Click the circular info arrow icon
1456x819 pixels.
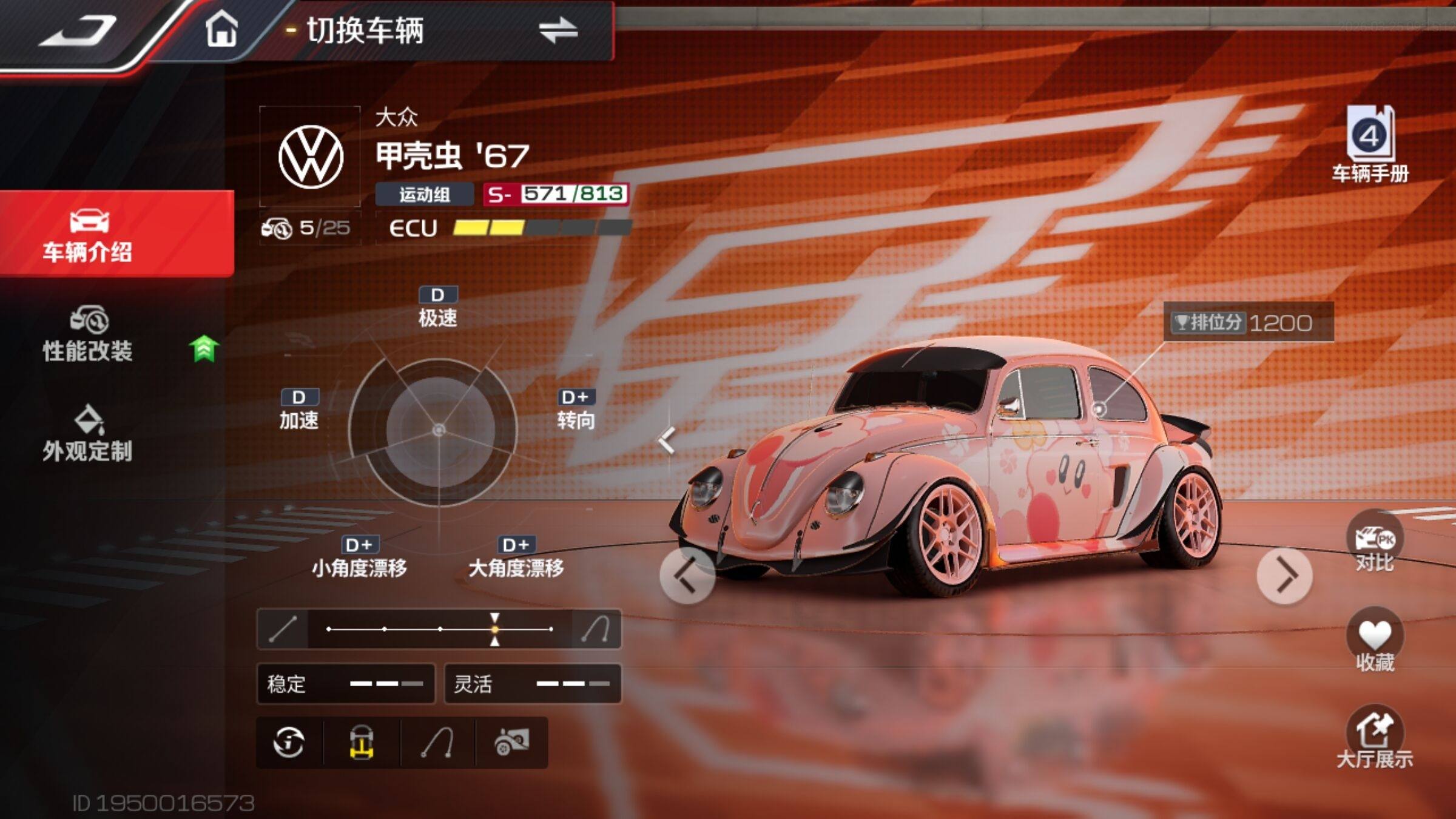click(289, 742)
